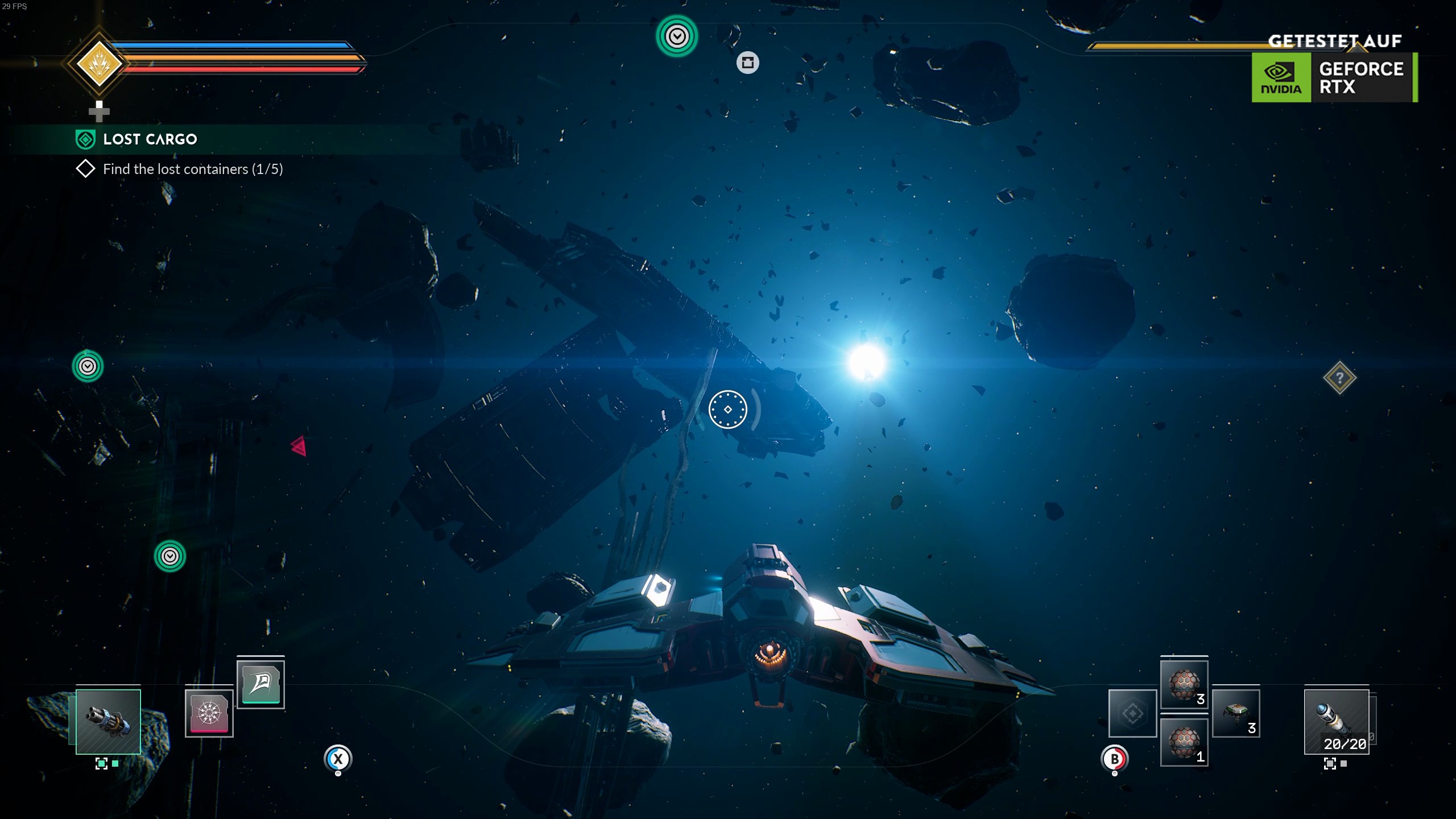Use the spider drone consumable slot

(x=1236, y=713)
